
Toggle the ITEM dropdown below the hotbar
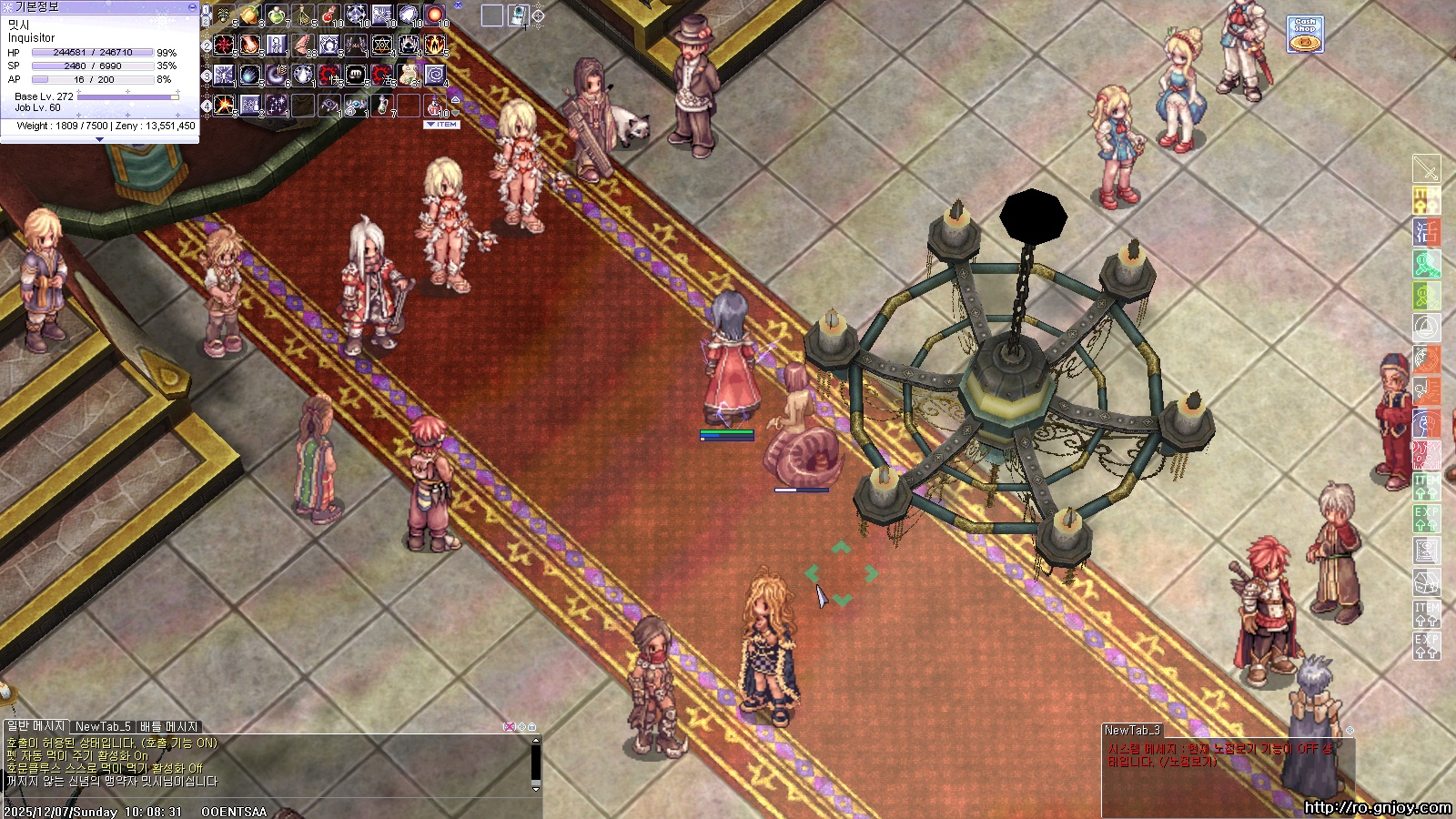pos(443,125)
